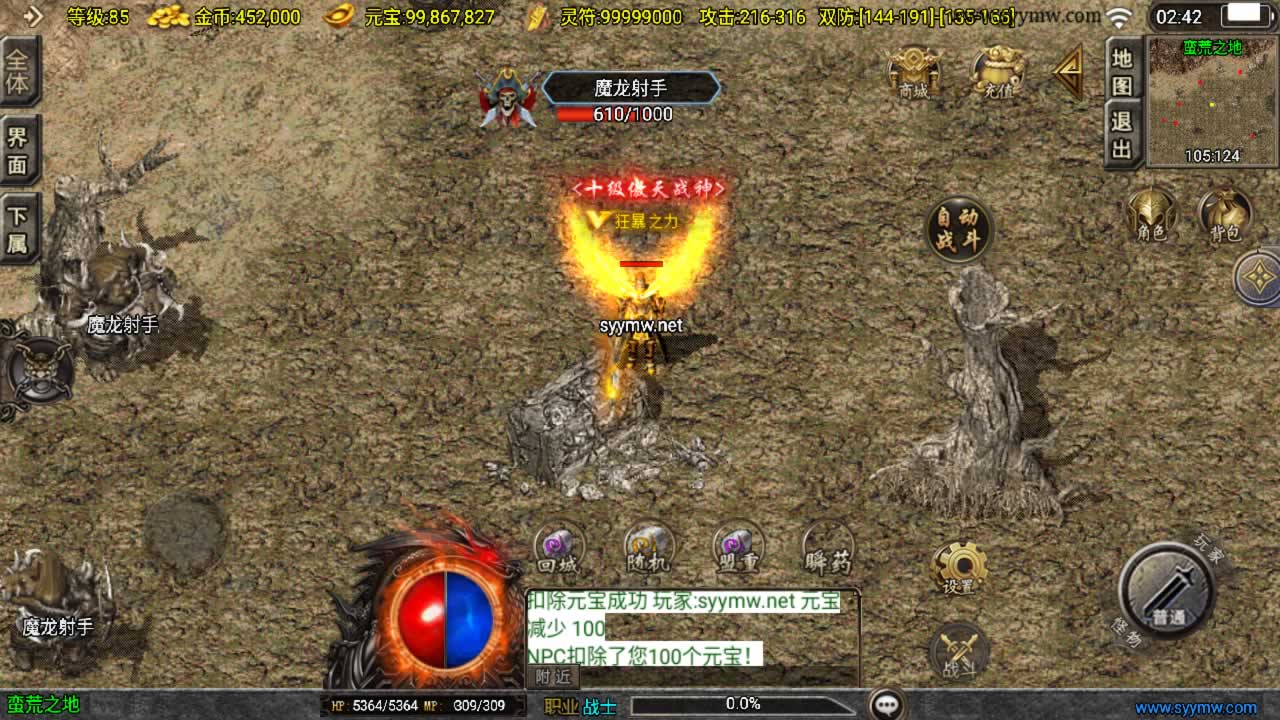Image resolution: width=1280 pixels, height=720 pixels.
Task: Use the 随机 random teleport scroll
Action: 649,549
